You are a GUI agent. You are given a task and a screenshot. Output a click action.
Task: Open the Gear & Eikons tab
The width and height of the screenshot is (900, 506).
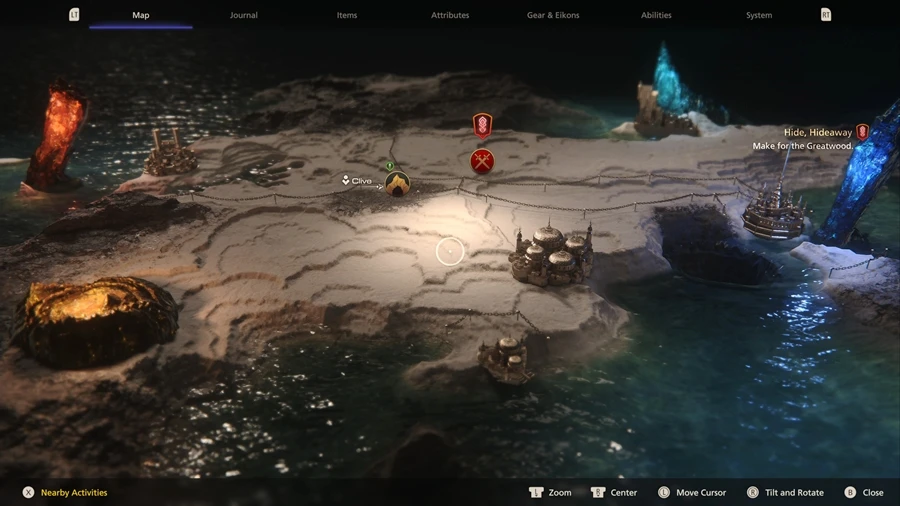point(553,15)
